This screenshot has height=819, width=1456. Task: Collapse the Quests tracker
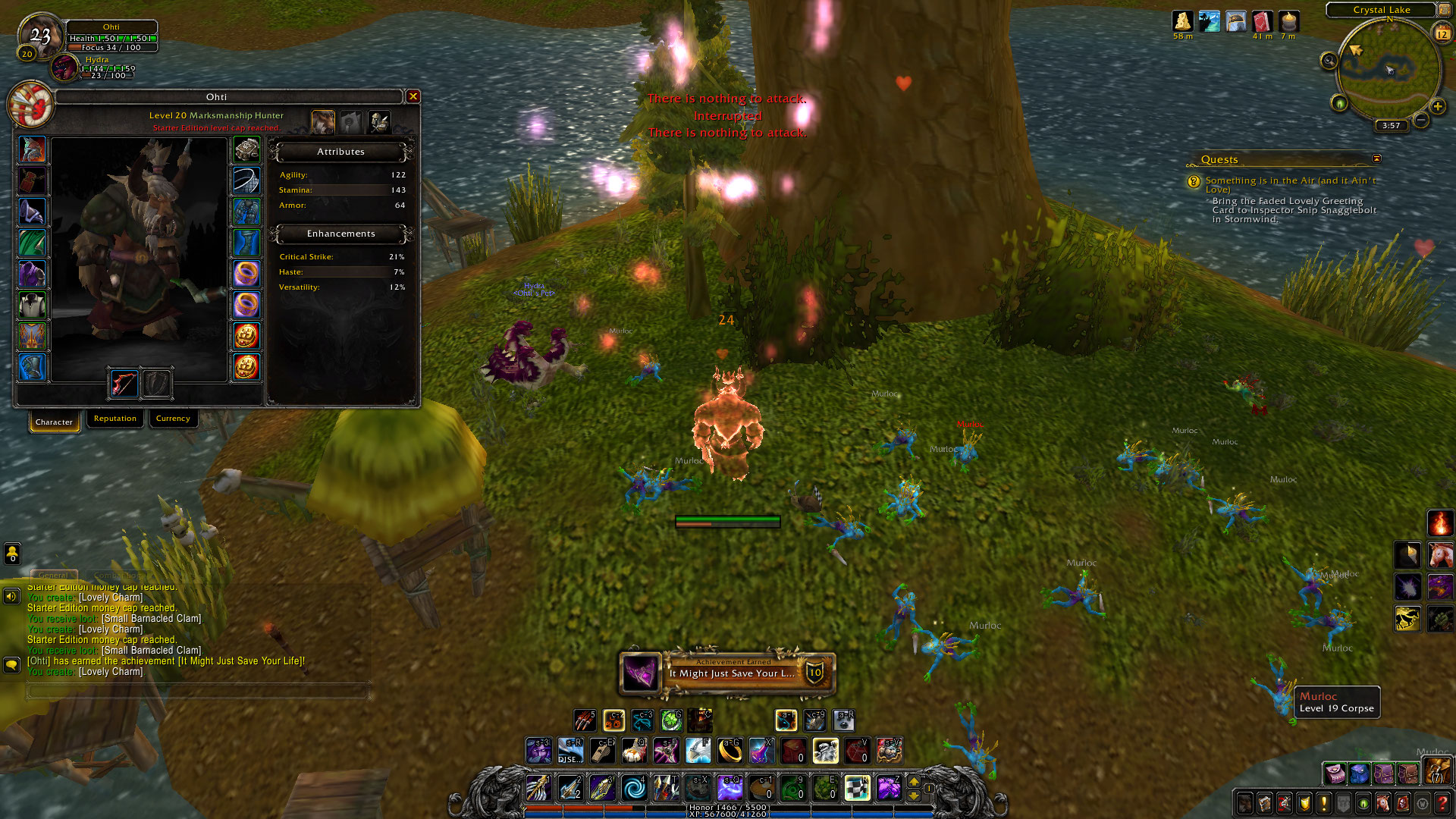pyautogui.click(x=1376, y=158)
